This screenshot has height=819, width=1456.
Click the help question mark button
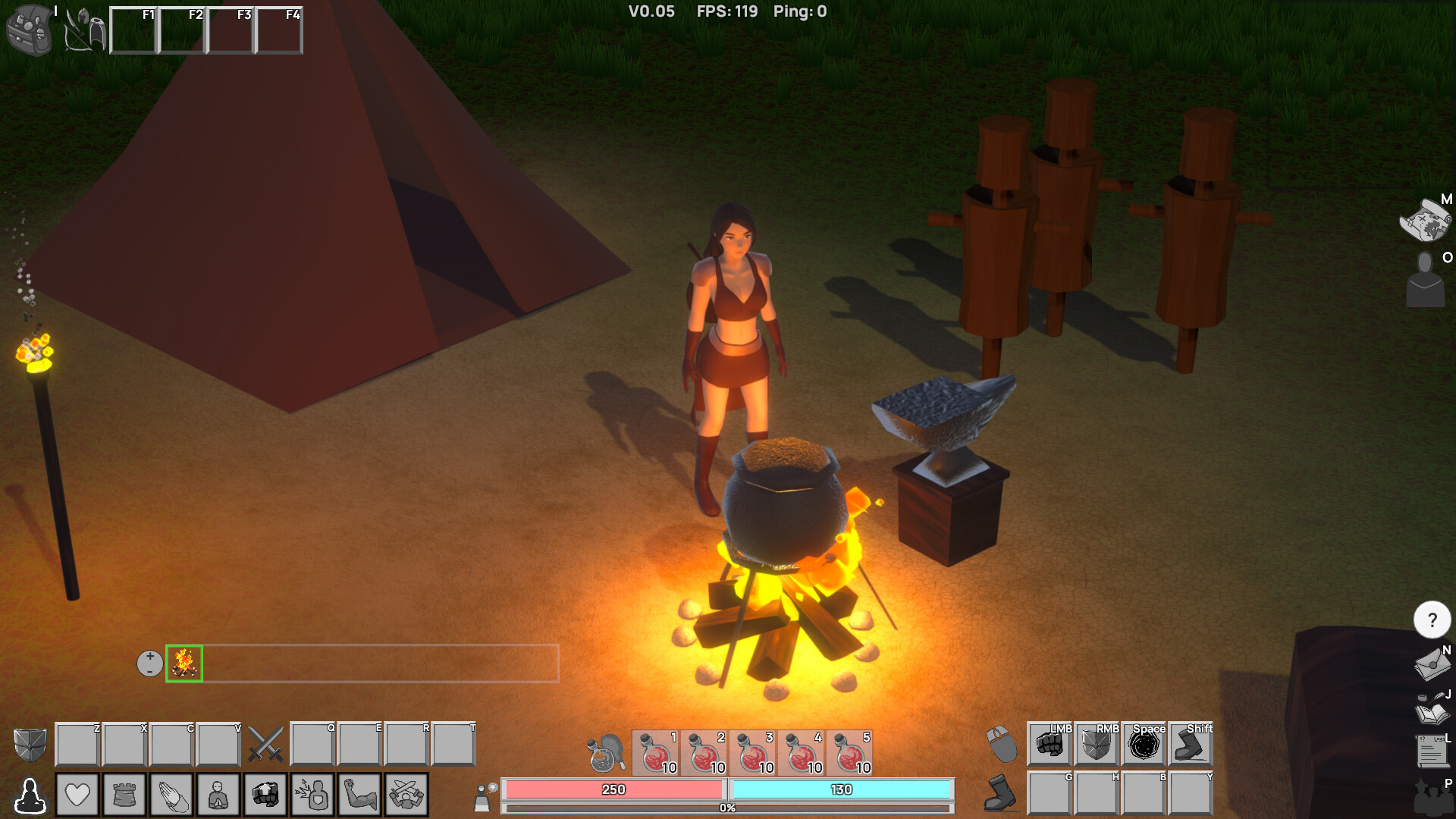[1431, 620]
